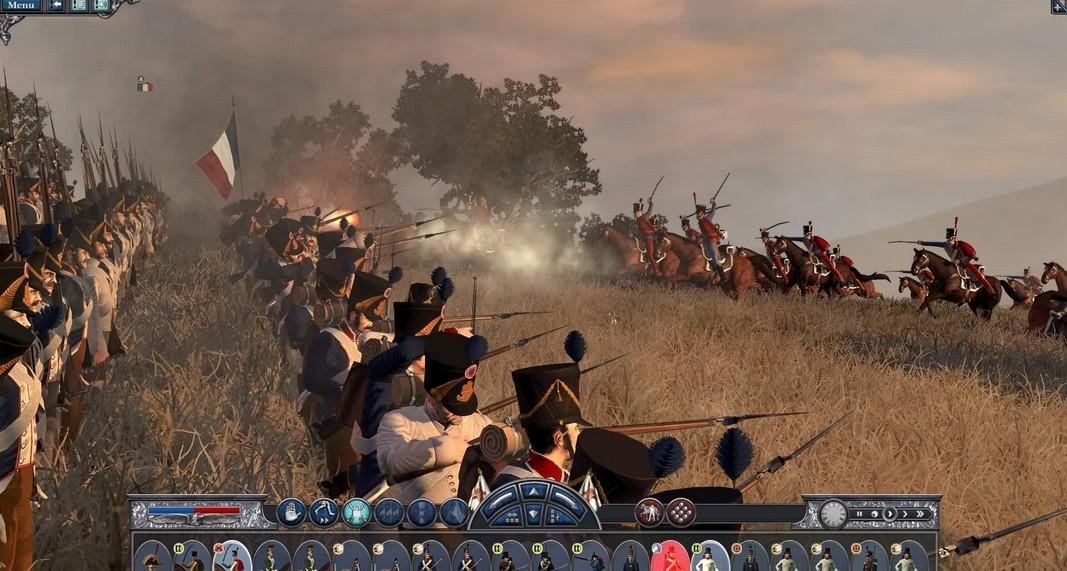
Task: Toggle the highlighted teal formation button
Action: click(x=356, y=512)
